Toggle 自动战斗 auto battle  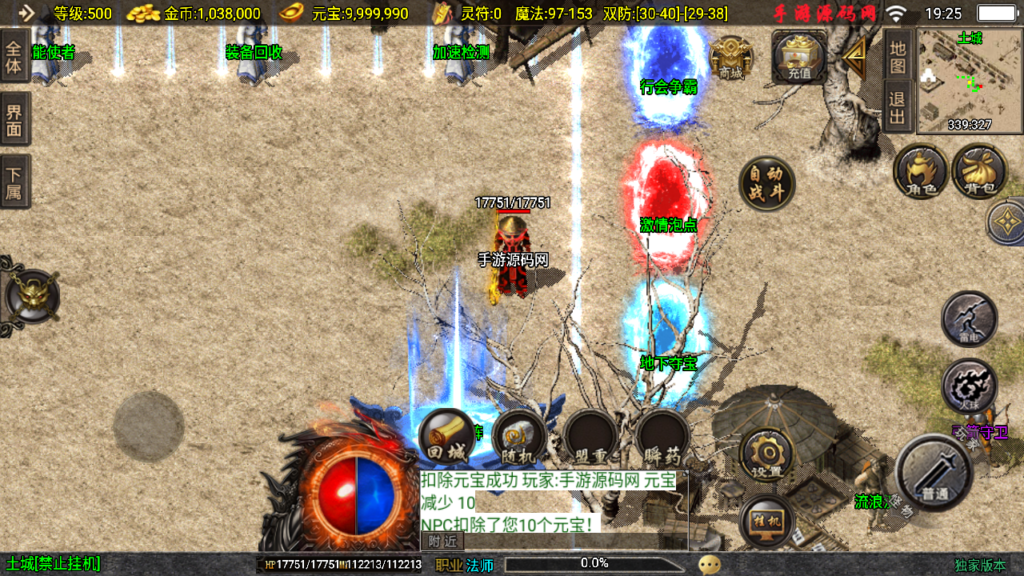[x=767, y=183]
